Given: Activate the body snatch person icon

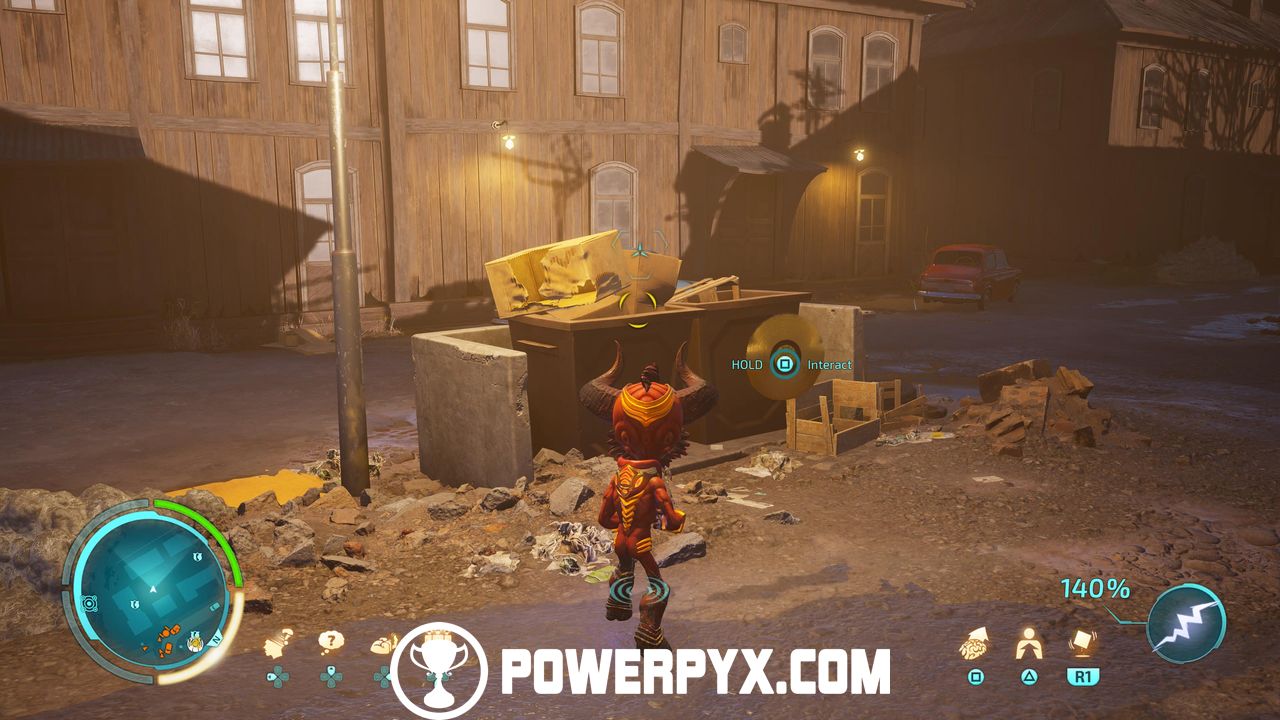Looking at the screenshot, I should 1028,645.
